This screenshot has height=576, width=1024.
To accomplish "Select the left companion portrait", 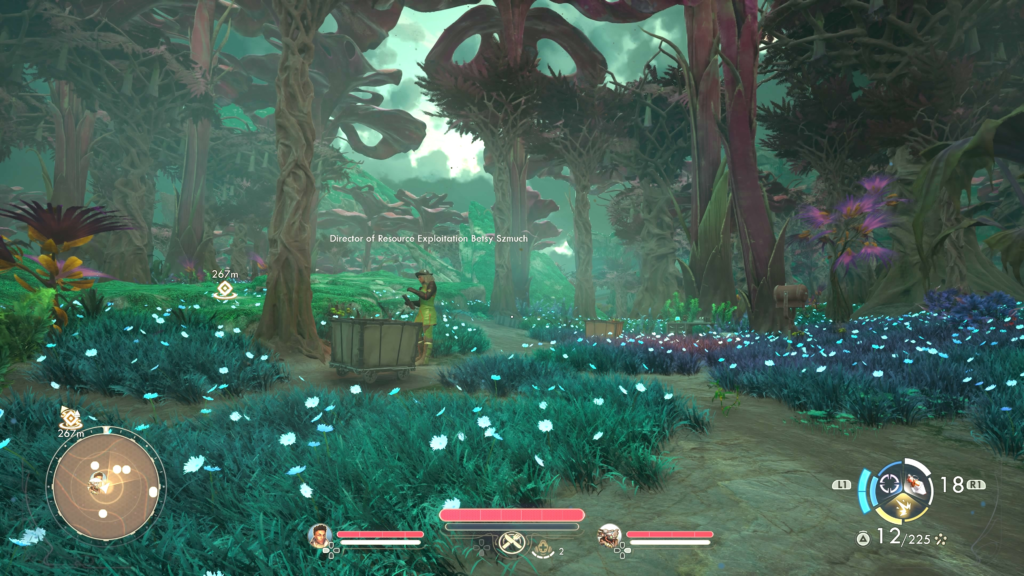I will pyautogui.click(x=320, y=536).
